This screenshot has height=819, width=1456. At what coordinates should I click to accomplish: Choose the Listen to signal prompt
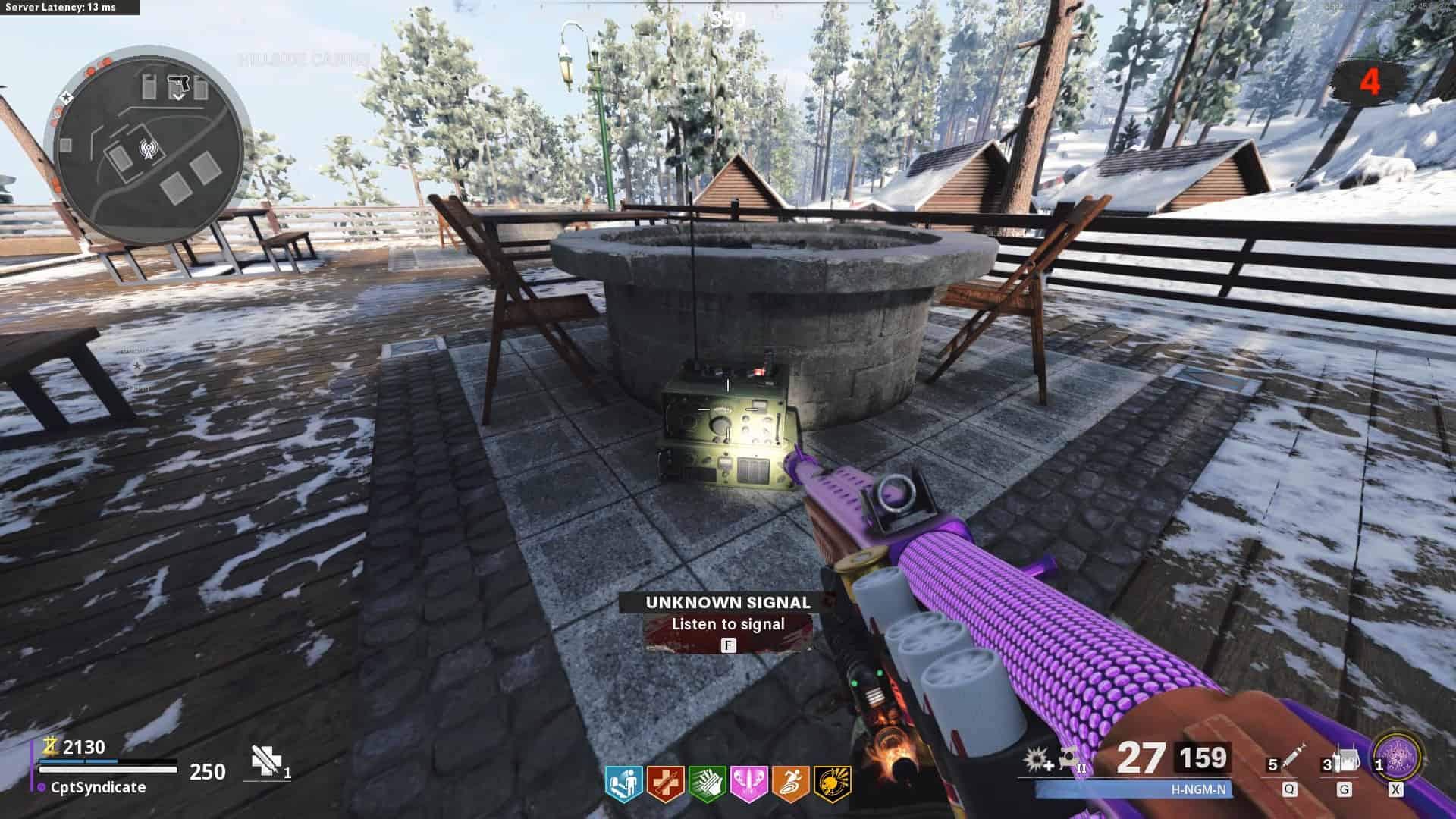[728, 624]
